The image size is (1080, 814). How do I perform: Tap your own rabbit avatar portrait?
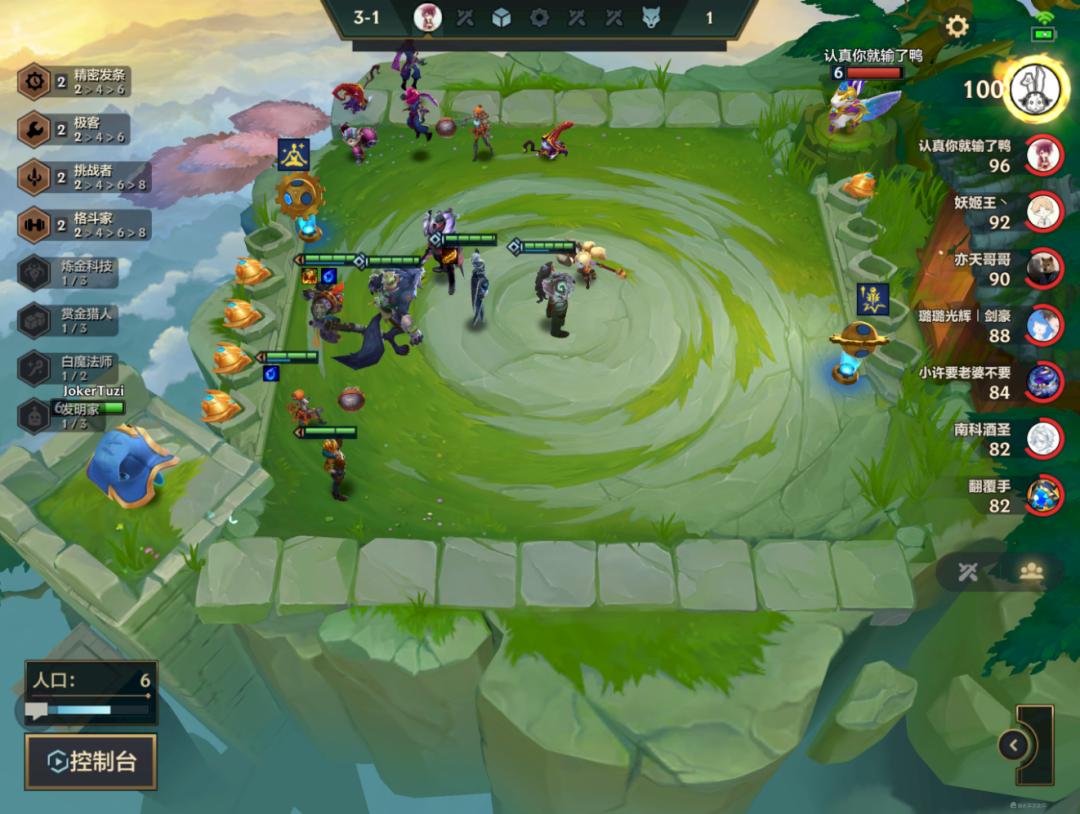click(x=1035, y=89)
